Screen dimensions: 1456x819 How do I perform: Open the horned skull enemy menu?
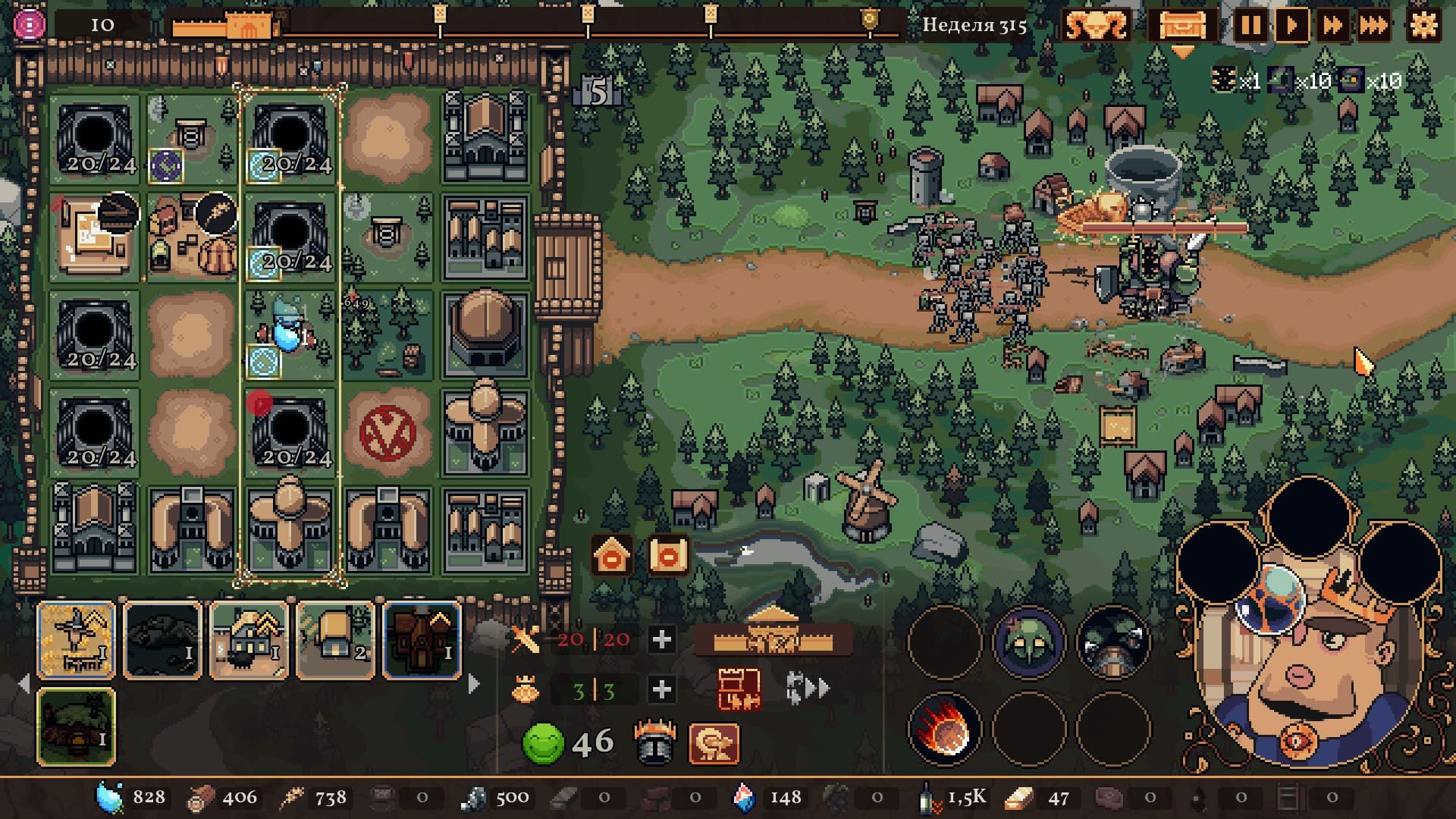(1097, 26)
